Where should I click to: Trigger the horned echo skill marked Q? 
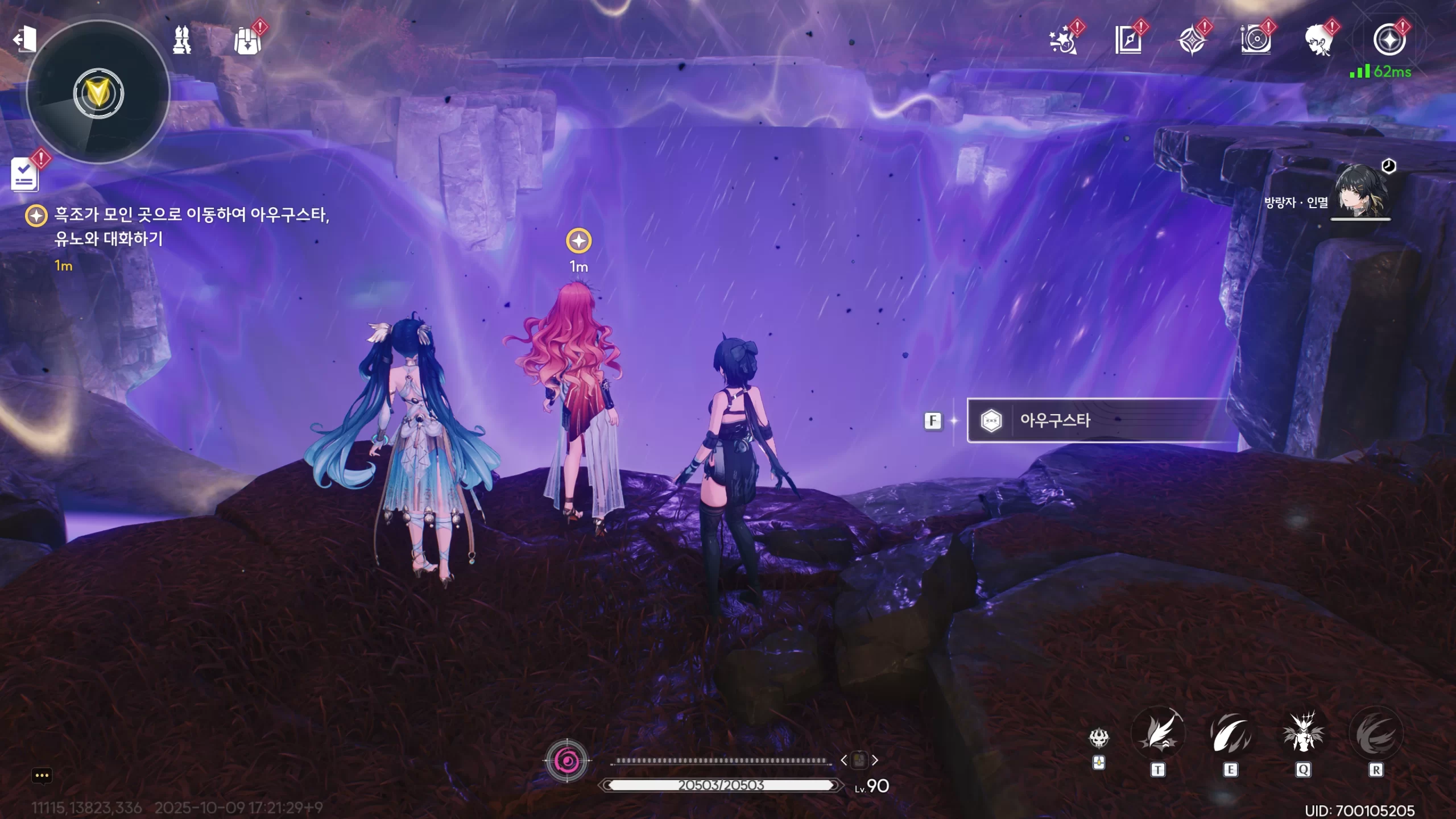click(1303, 734)
